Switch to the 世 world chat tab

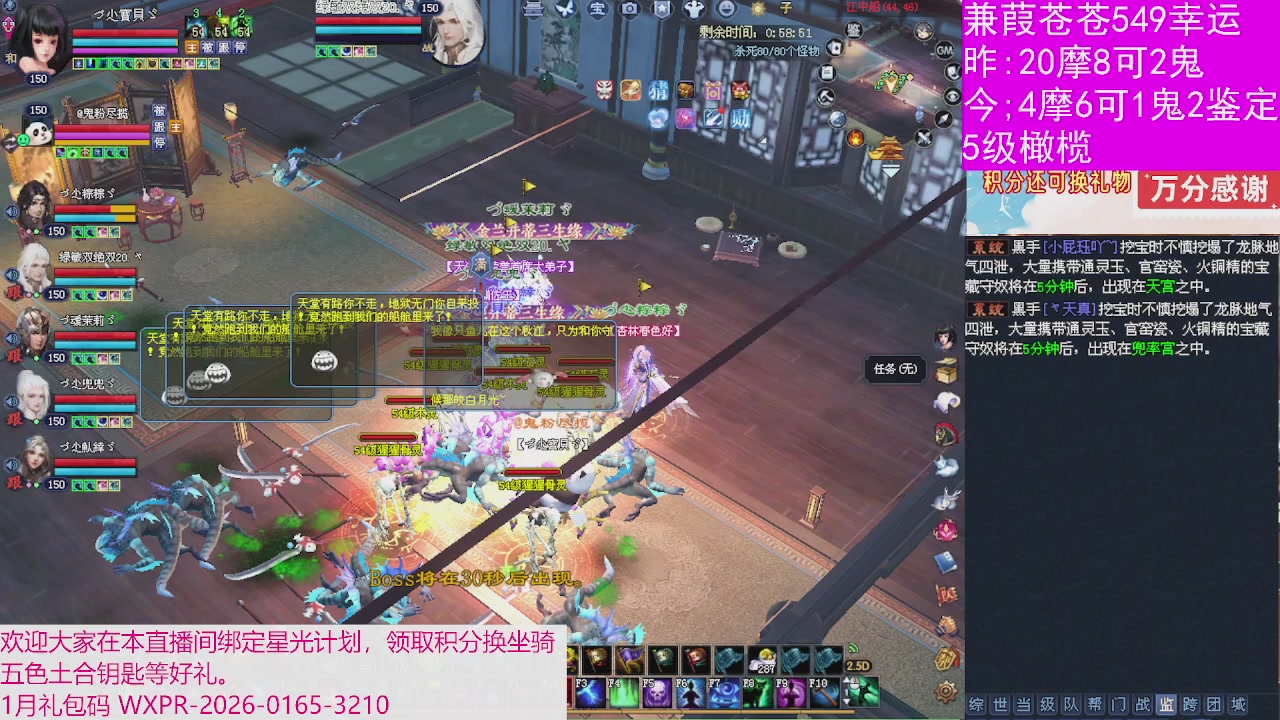[x=1000, y=705]
